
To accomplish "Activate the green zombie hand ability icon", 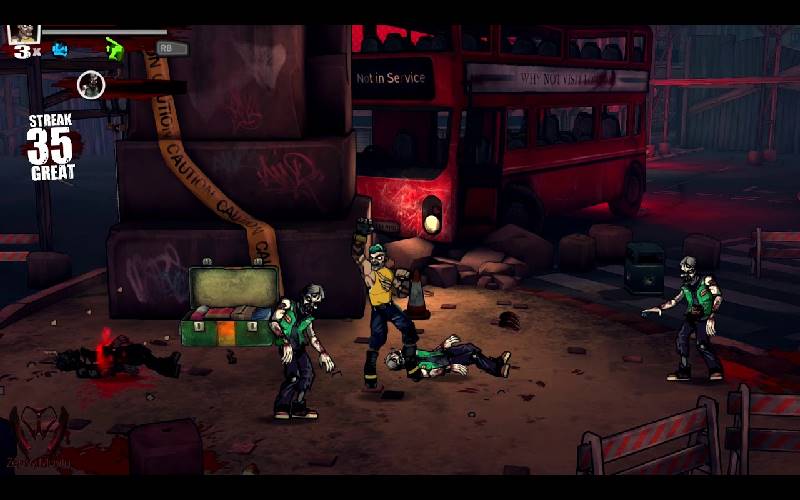I will pos(115,48).
